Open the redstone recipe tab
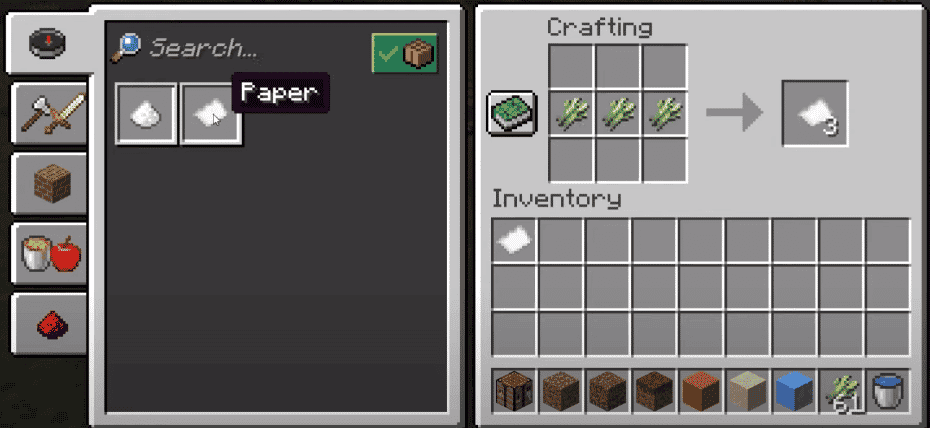This screenshot has height=428, width=930. tap(48, 324)
